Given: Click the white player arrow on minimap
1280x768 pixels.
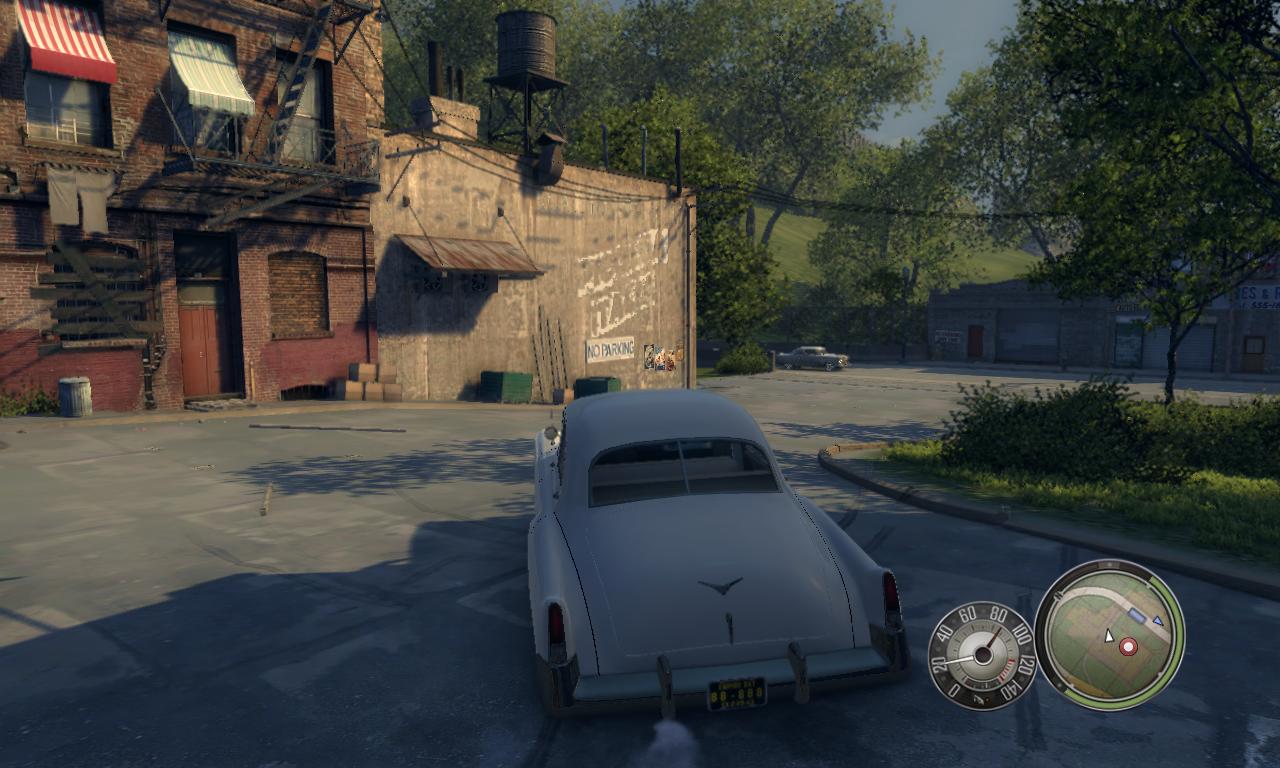Looking at the screenshot, I should coord(1108,636).
